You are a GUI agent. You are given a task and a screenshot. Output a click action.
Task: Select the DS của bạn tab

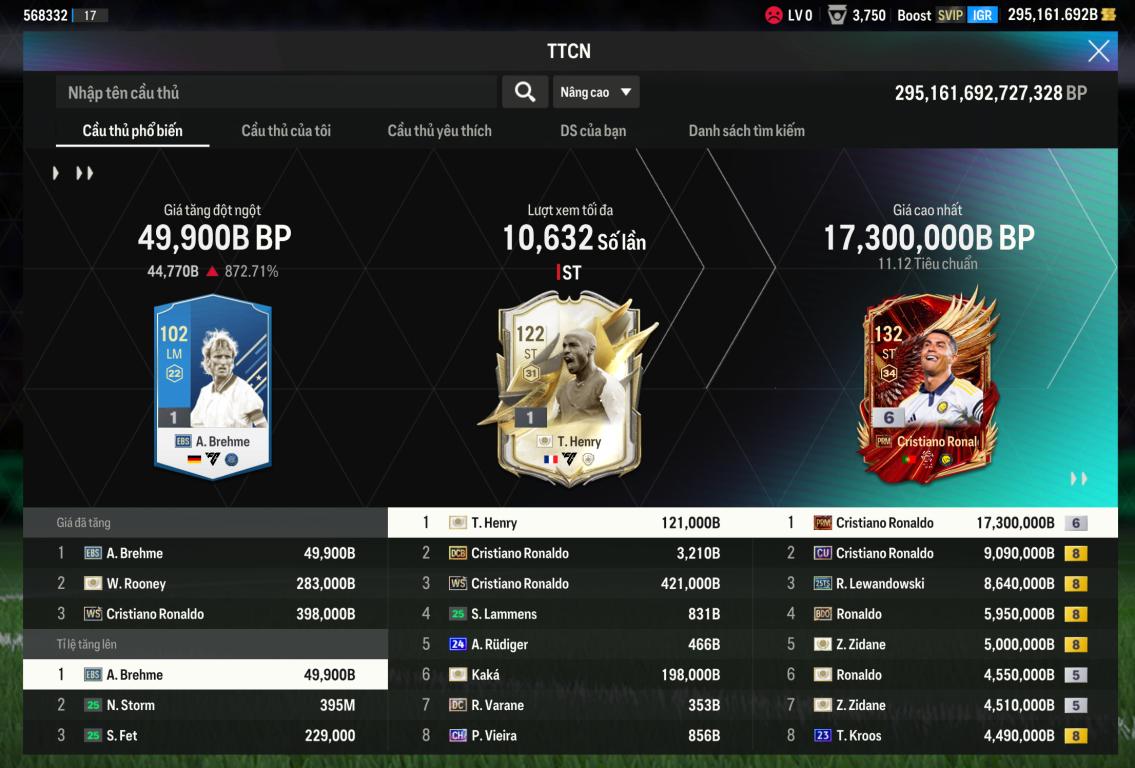pyautogui.click(x=593, y=131)
